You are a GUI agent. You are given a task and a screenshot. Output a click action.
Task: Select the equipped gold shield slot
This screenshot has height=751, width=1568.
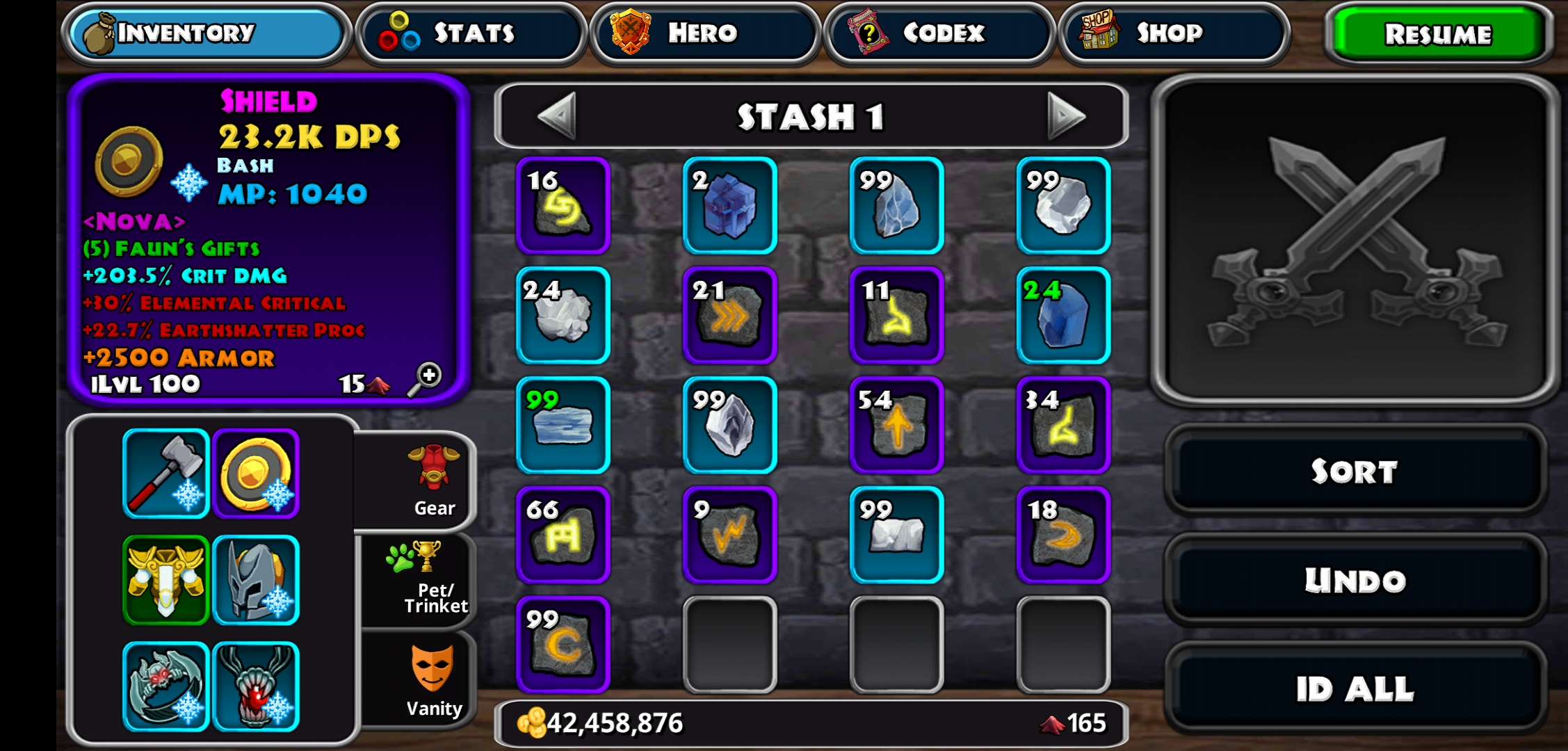click(256, 474)
